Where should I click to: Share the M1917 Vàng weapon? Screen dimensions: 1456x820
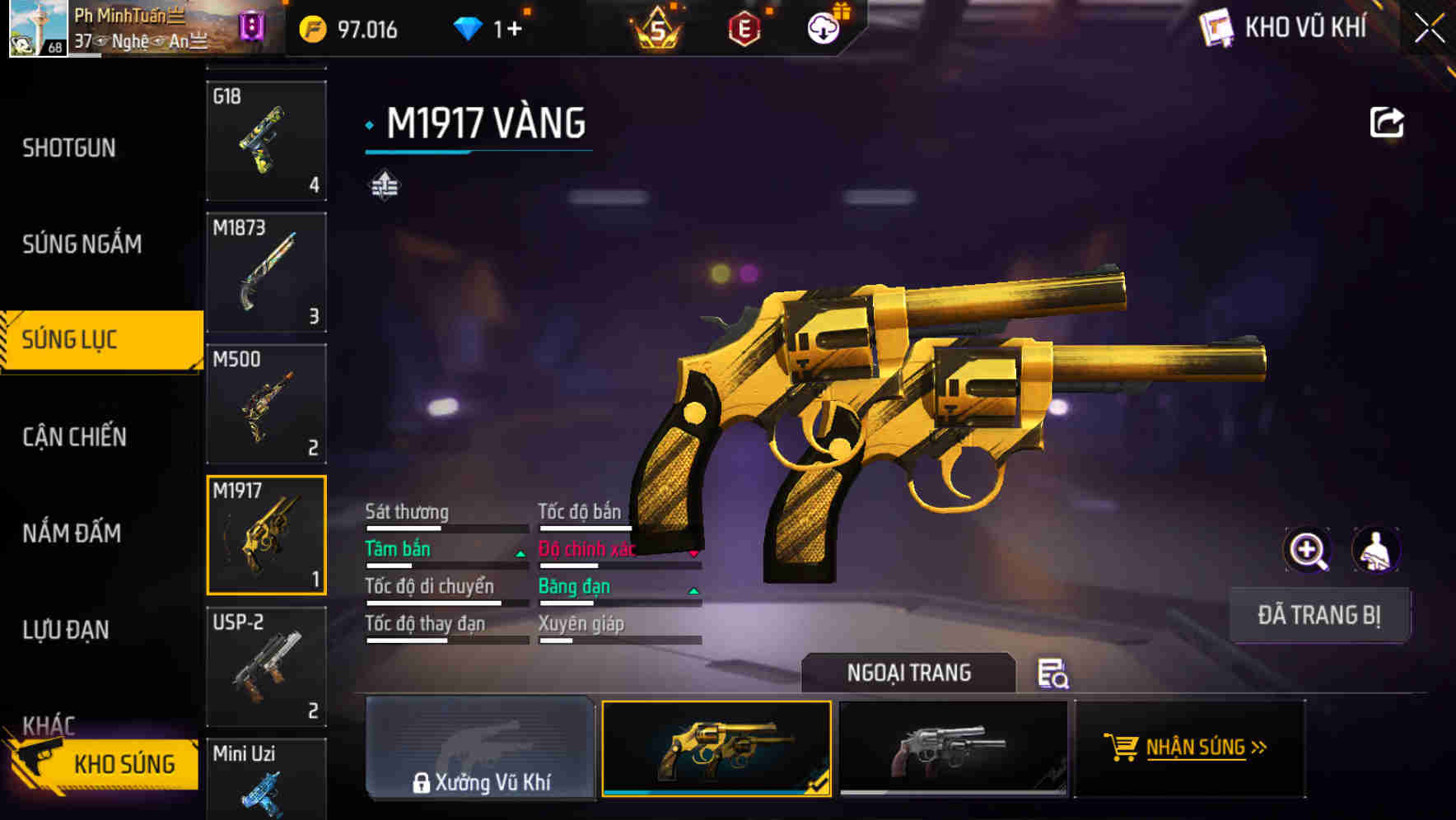[1387, 121]
